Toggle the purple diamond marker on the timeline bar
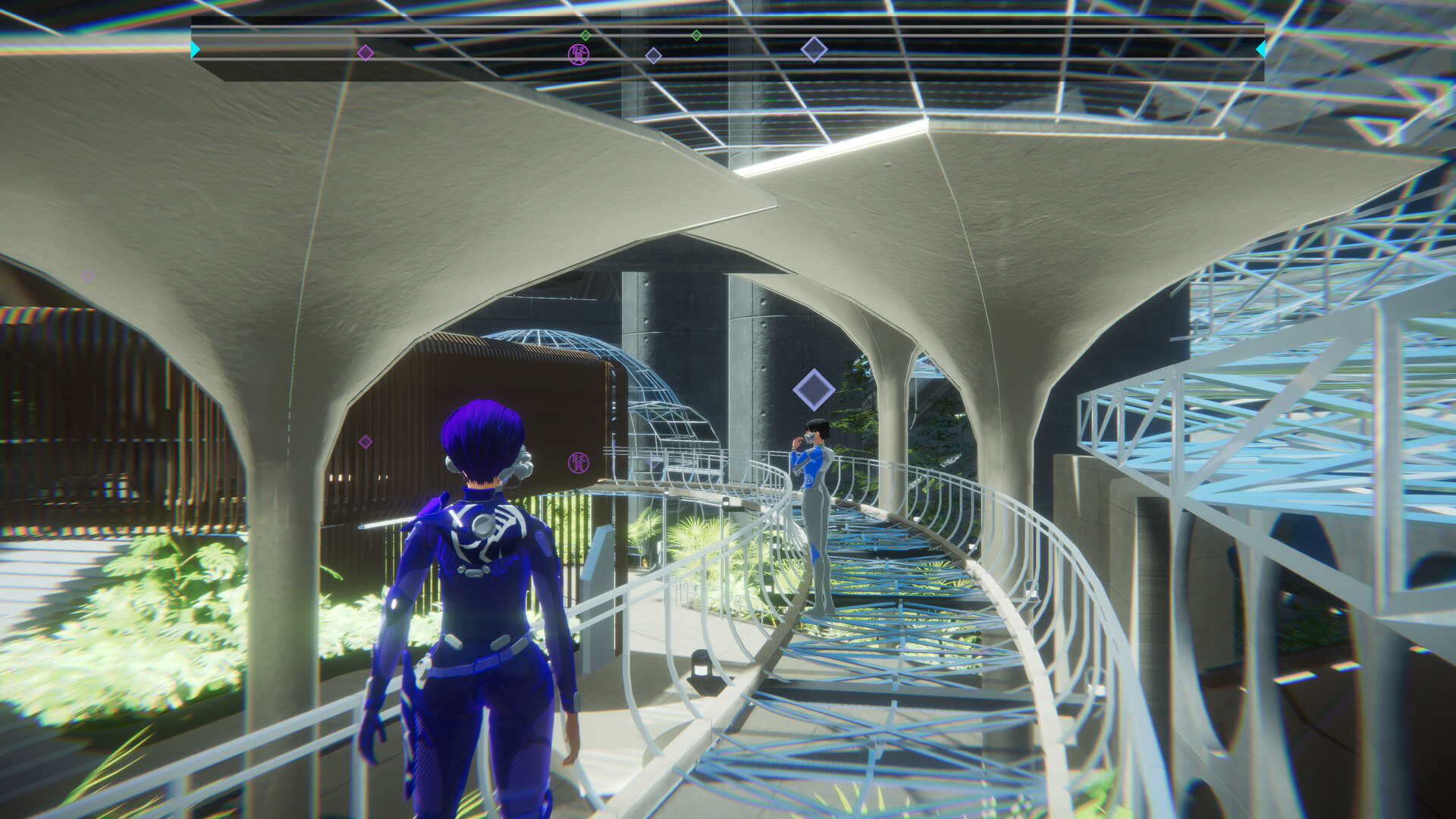Image resolution: width=1456 pixels, height=819 pixels. (x=366, y=52)
